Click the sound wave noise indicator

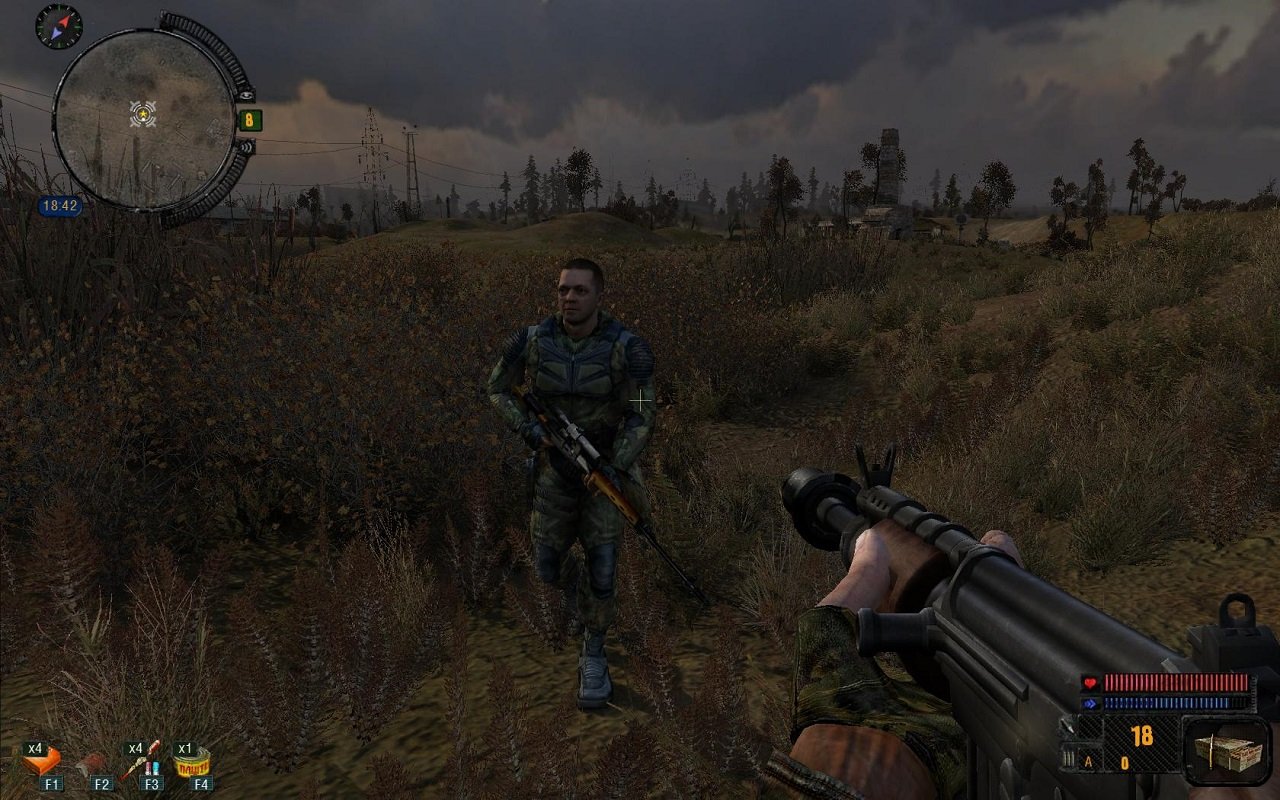click(x=246, y=146)
